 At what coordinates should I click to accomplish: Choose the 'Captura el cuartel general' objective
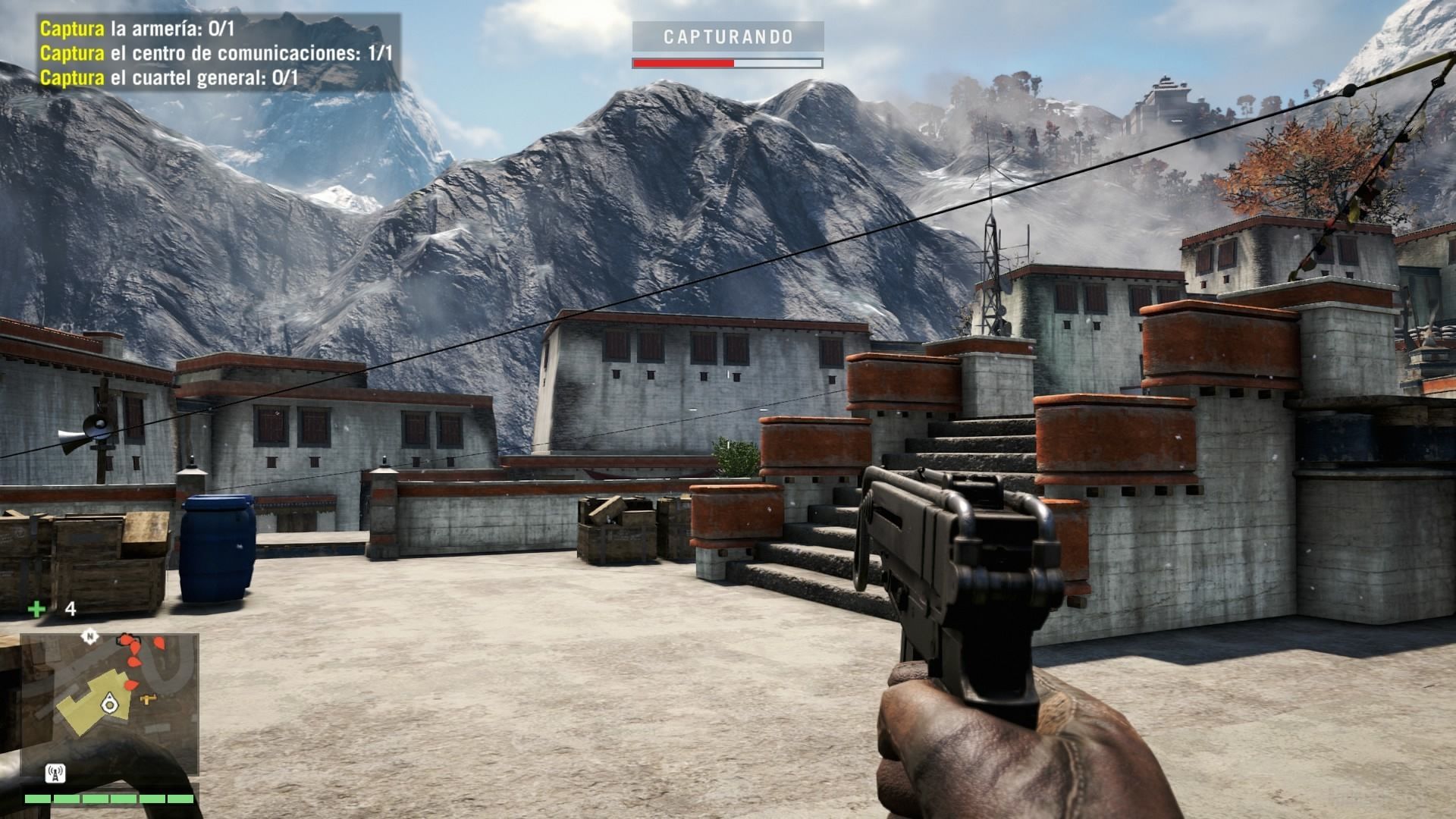coord(168,77)
